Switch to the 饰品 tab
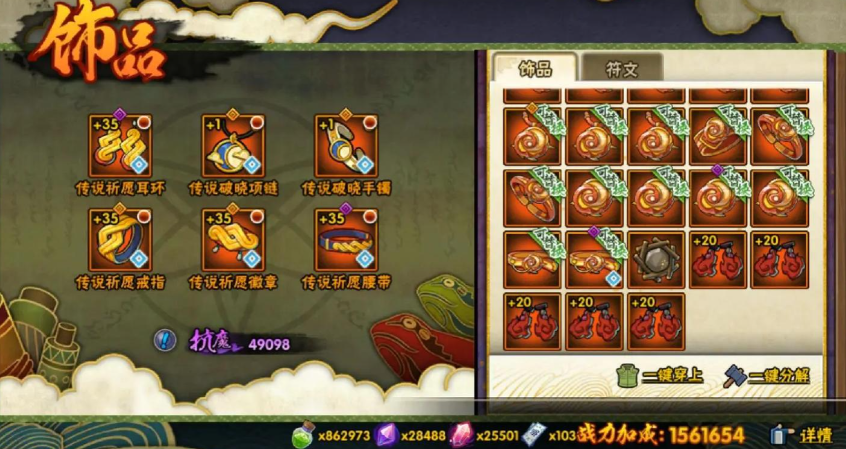The height and width of the screenshot is (449, 846). tap(536, 68)
